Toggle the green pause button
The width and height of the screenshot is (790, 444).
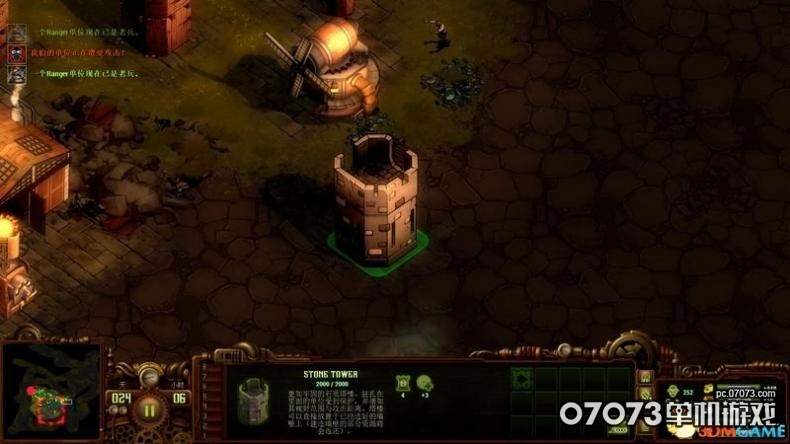(150, 408)
